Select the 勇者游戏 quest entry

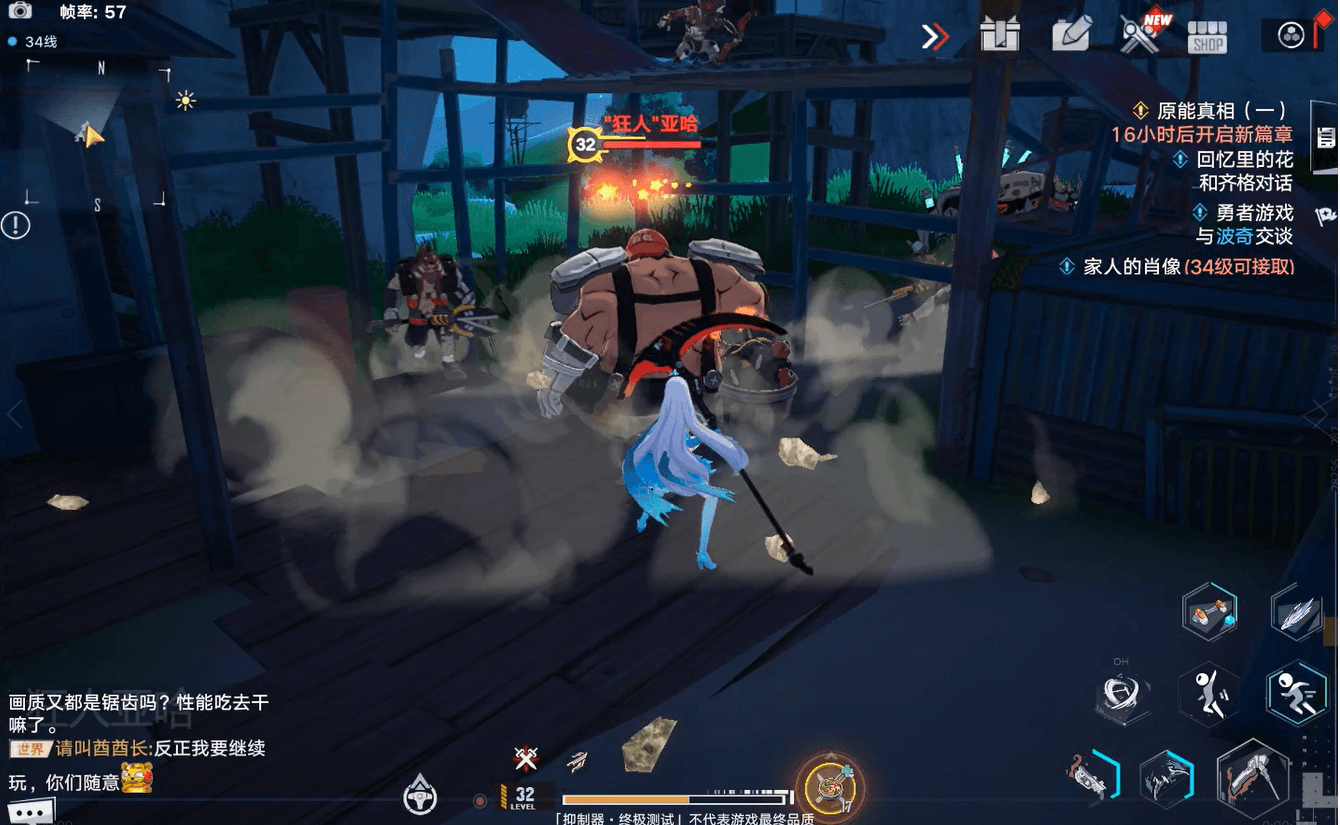click(x=1253, y=213)
